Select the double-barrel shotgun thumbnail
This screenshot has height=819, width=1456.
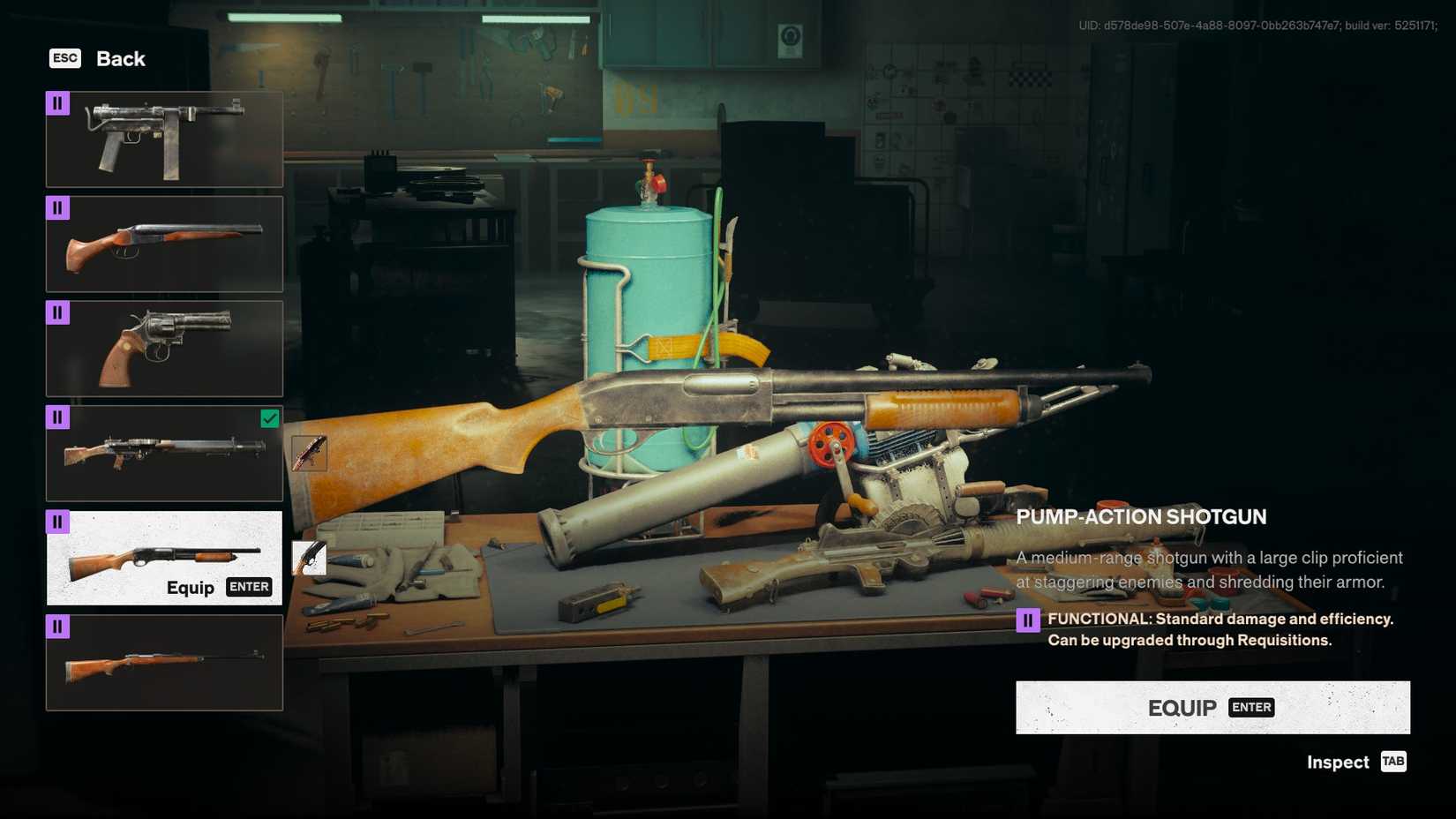(x=164, y=244)
